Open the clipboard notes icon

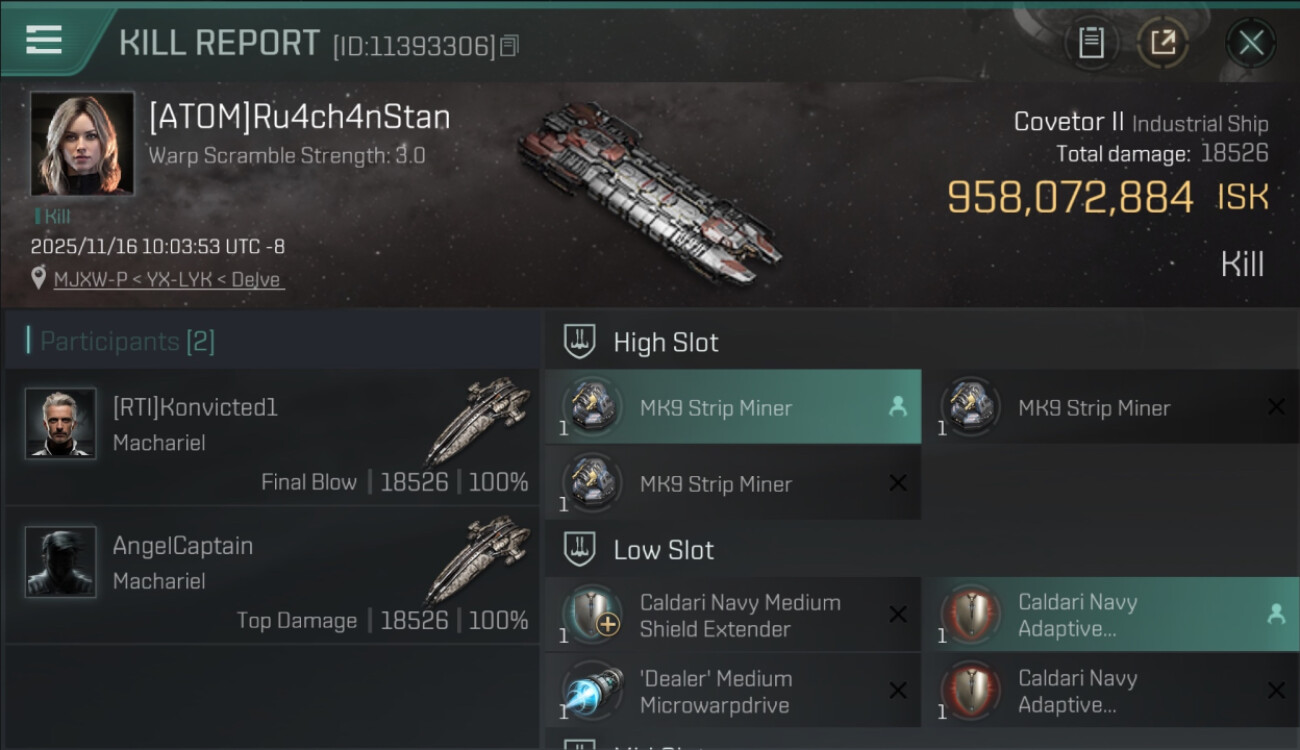[x=1091, y=43]
